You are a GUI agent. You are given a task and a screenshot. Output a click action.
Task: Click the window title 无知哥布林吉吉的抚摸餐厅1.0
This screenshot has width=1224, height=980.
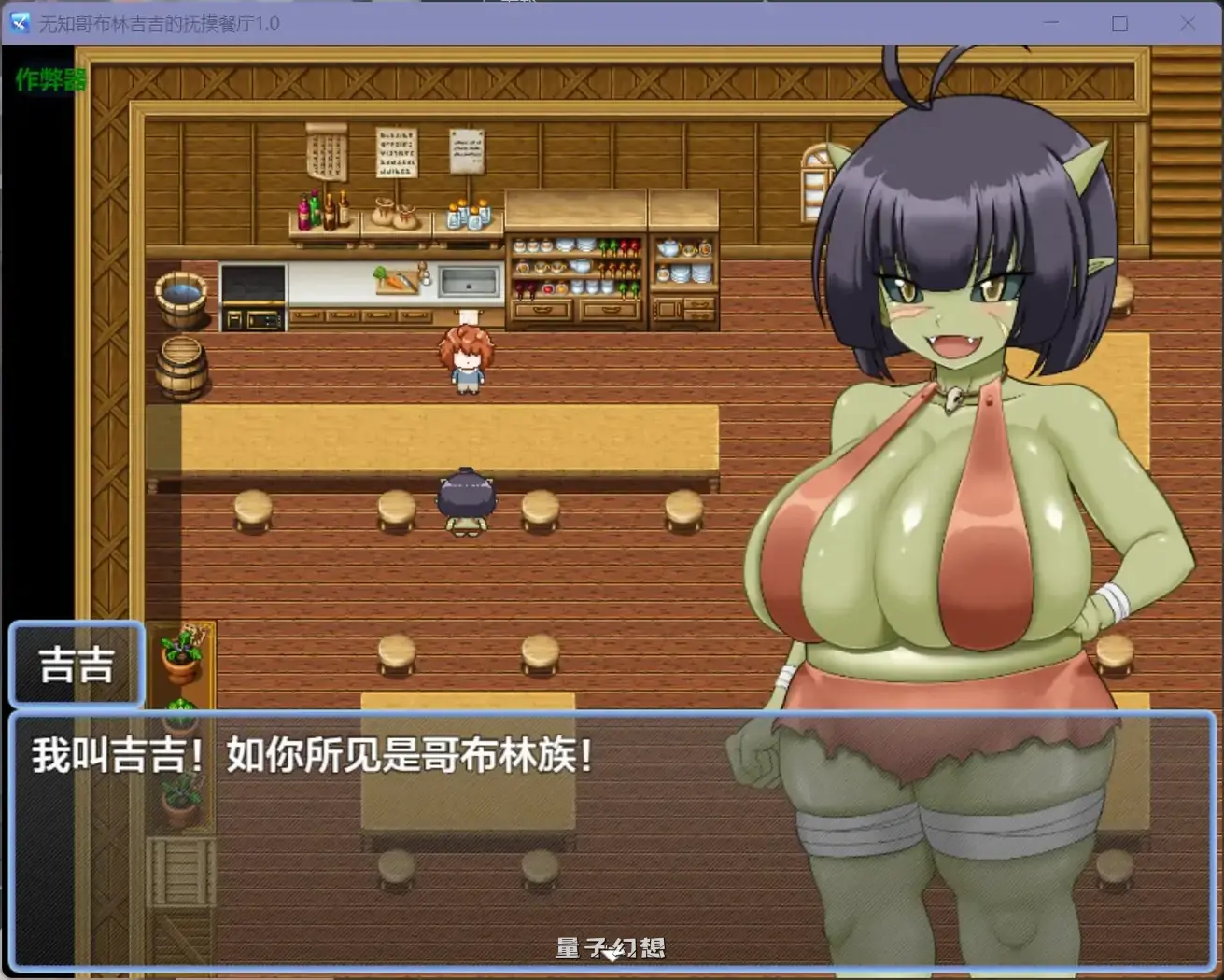(x=159, y=23)
